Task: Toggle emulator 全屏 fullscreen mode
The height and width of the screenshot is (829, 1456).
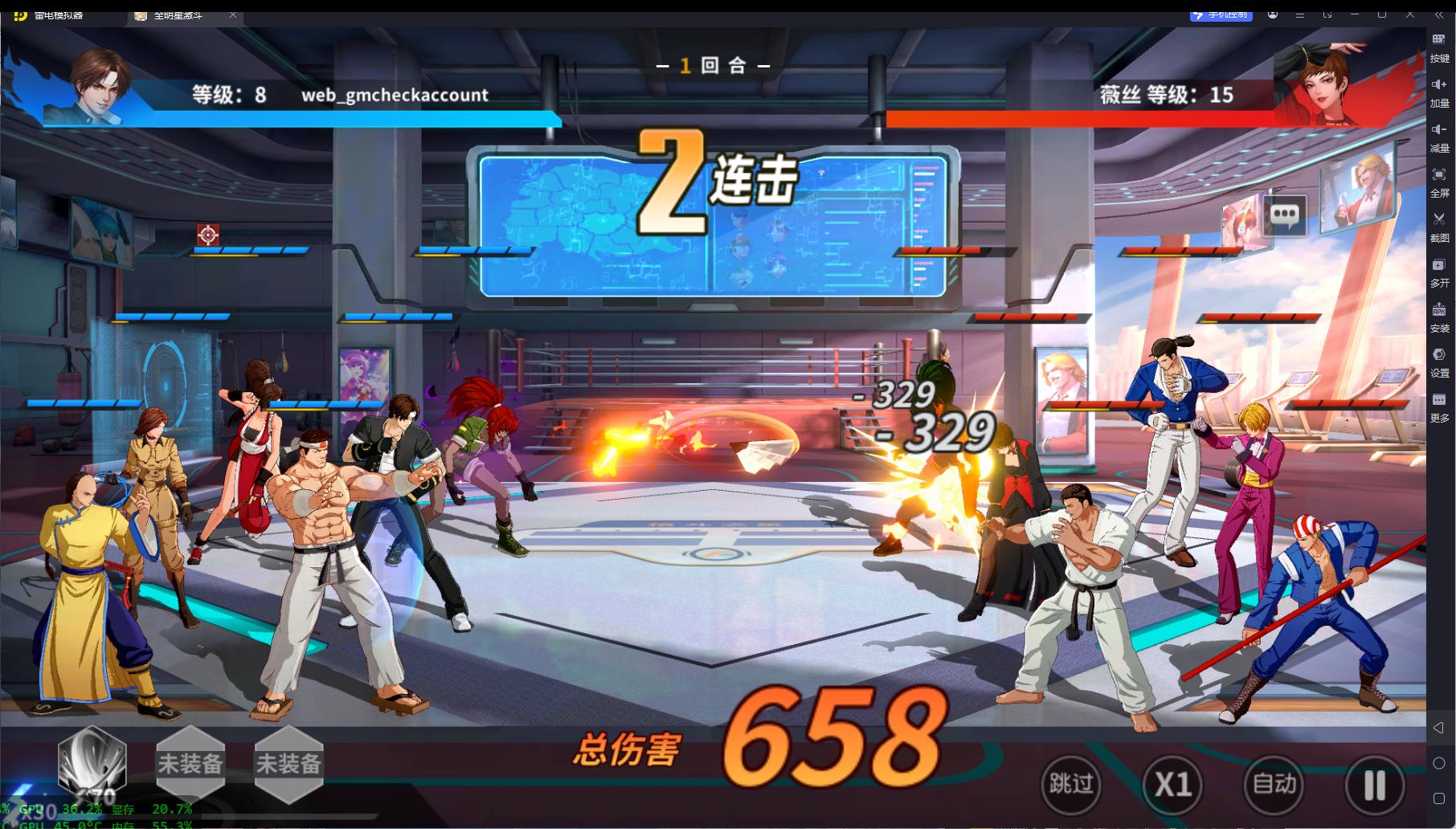Action: (x=1439, y=181)
